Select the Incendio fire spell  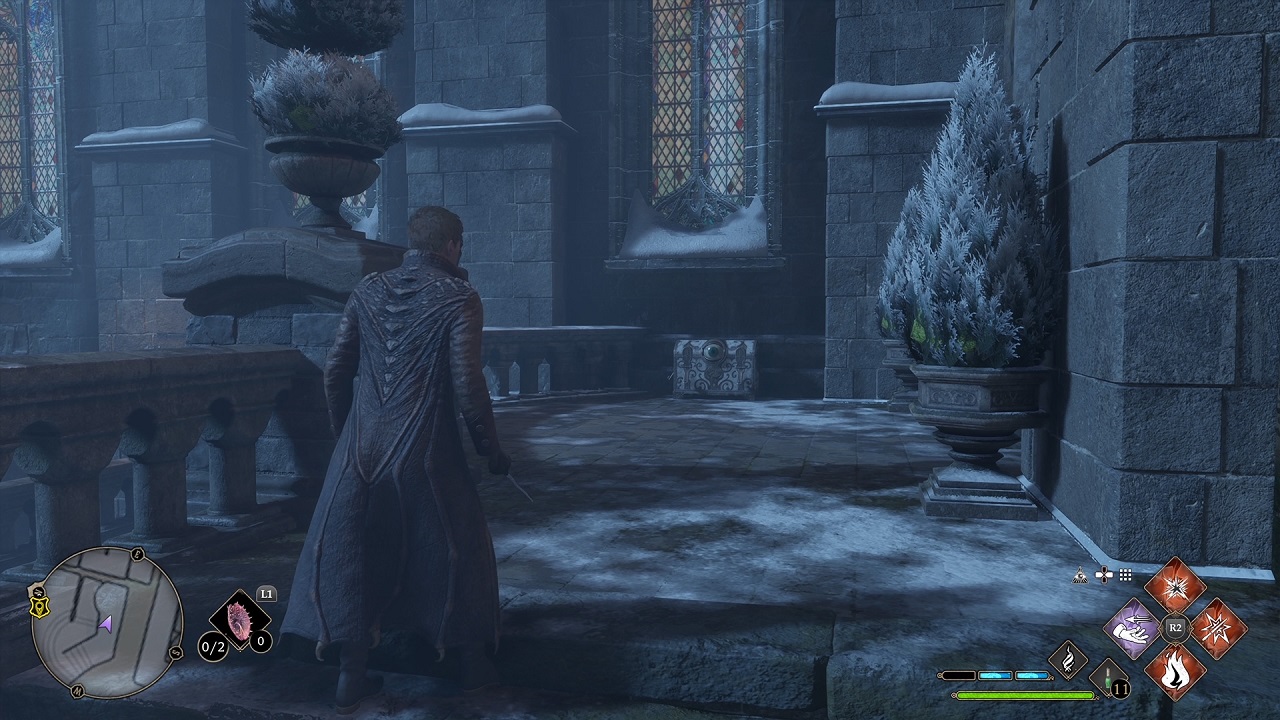pyautogui.click(x=1175, y=673)
